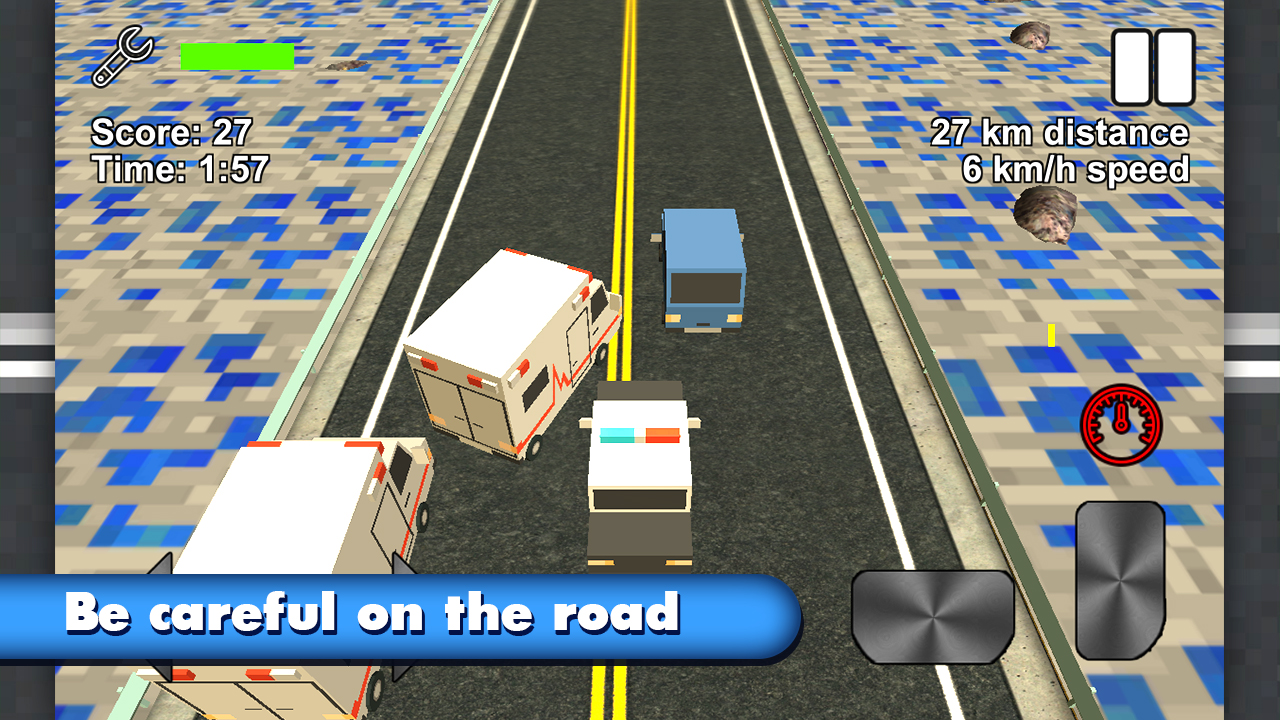The height and width of the screenshot is (720, 1280).
Task: Click the green health bar as progress meter
Action: 236,55
